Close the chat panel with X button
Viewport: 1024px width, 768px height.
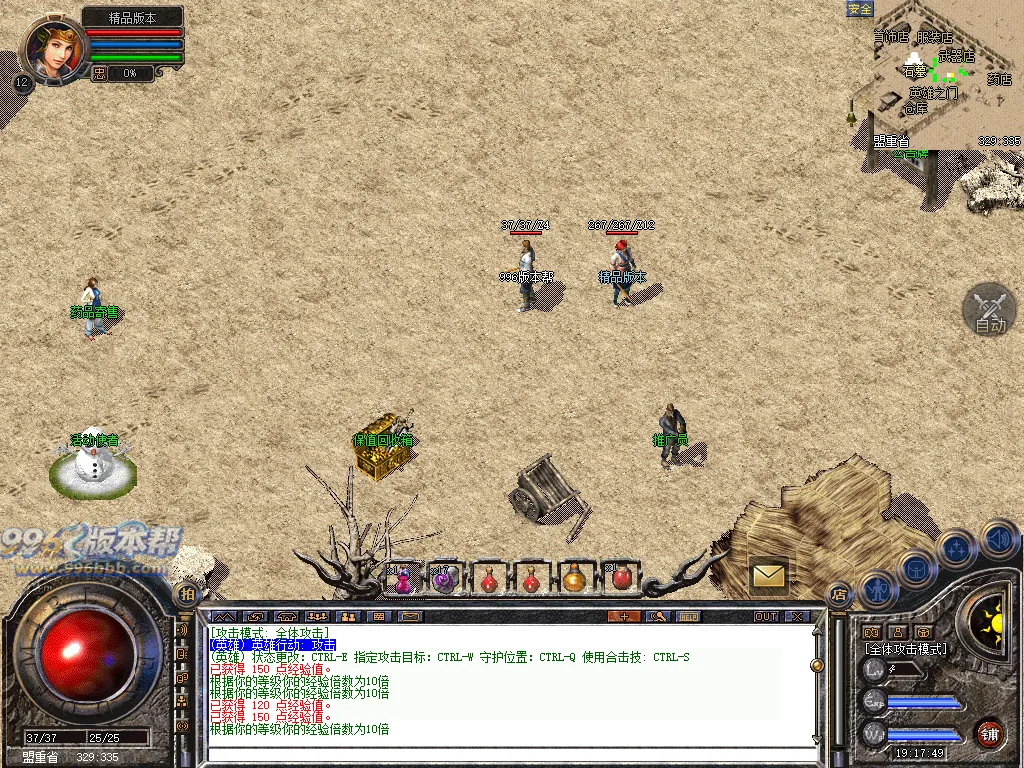click(797, 616)
